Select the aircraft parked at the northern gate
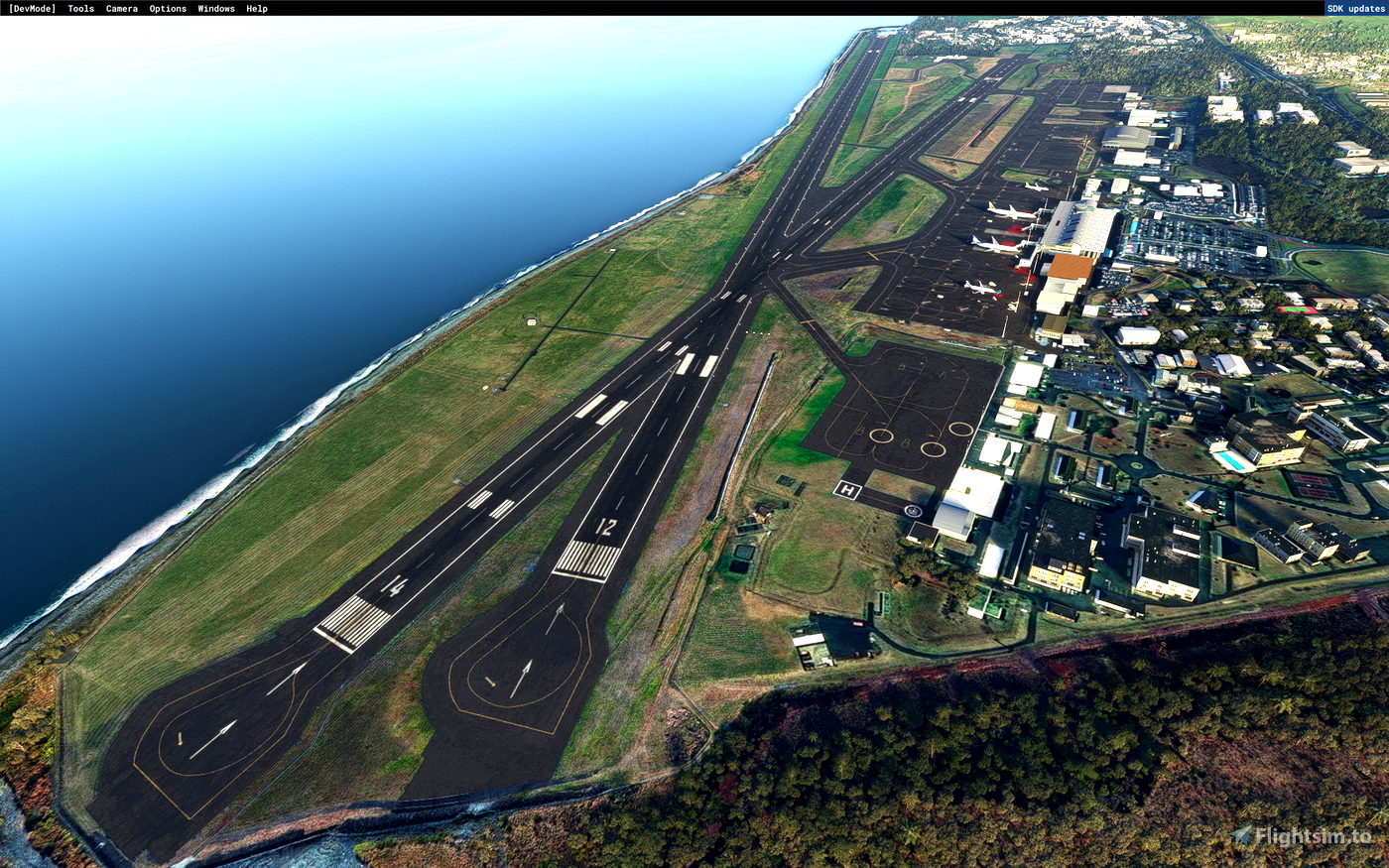The width and height of the screenshot is (1389, 868). click(1036, 186)
